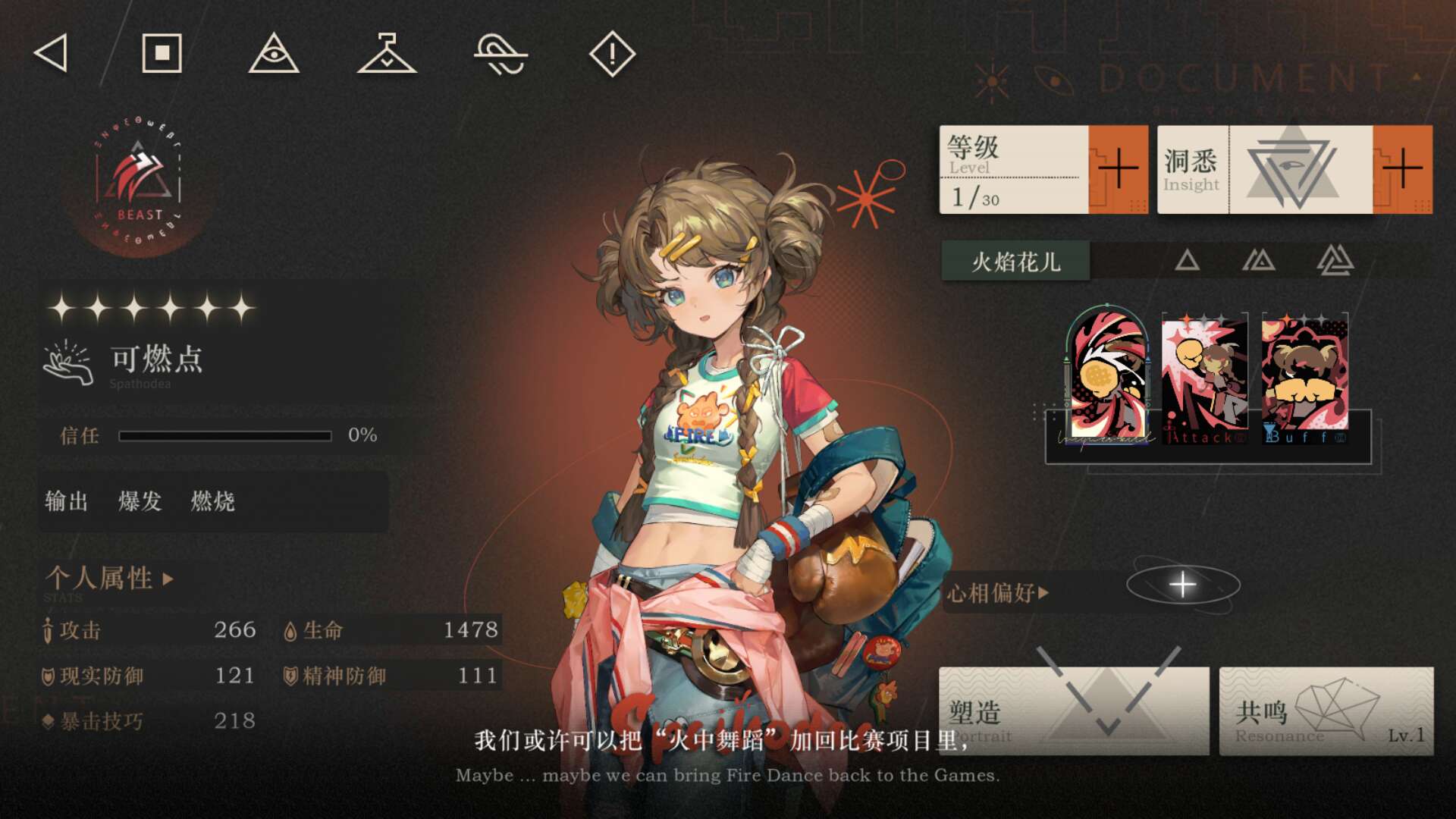Go back with the triangle arrow
The width and height of the screenshot is (1456, 819).
click(52, 54)
